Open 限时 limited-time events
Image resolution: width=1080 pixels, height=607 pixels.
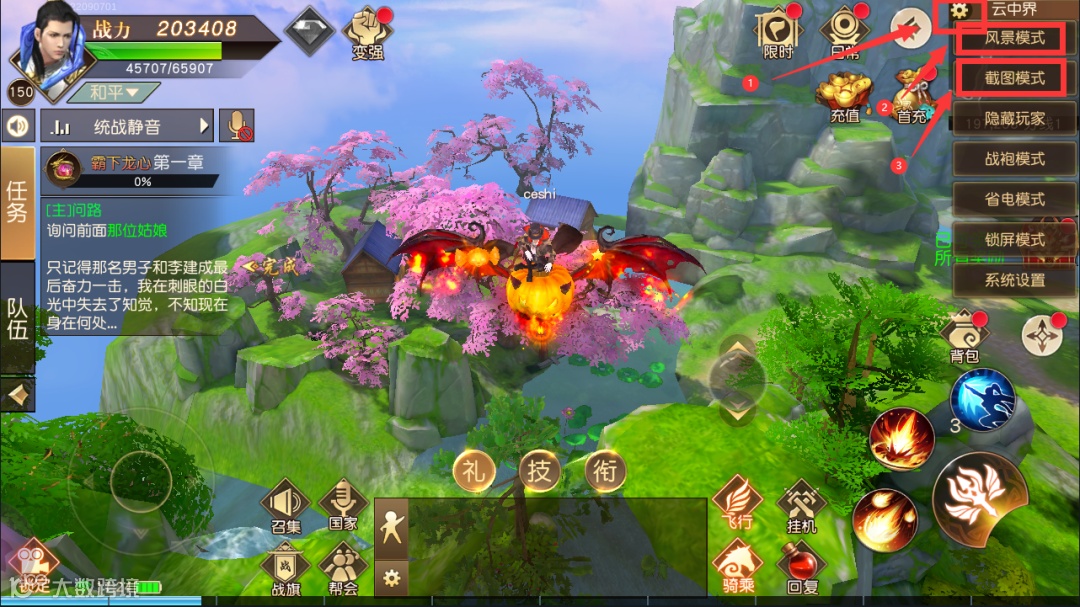(777, 33)
